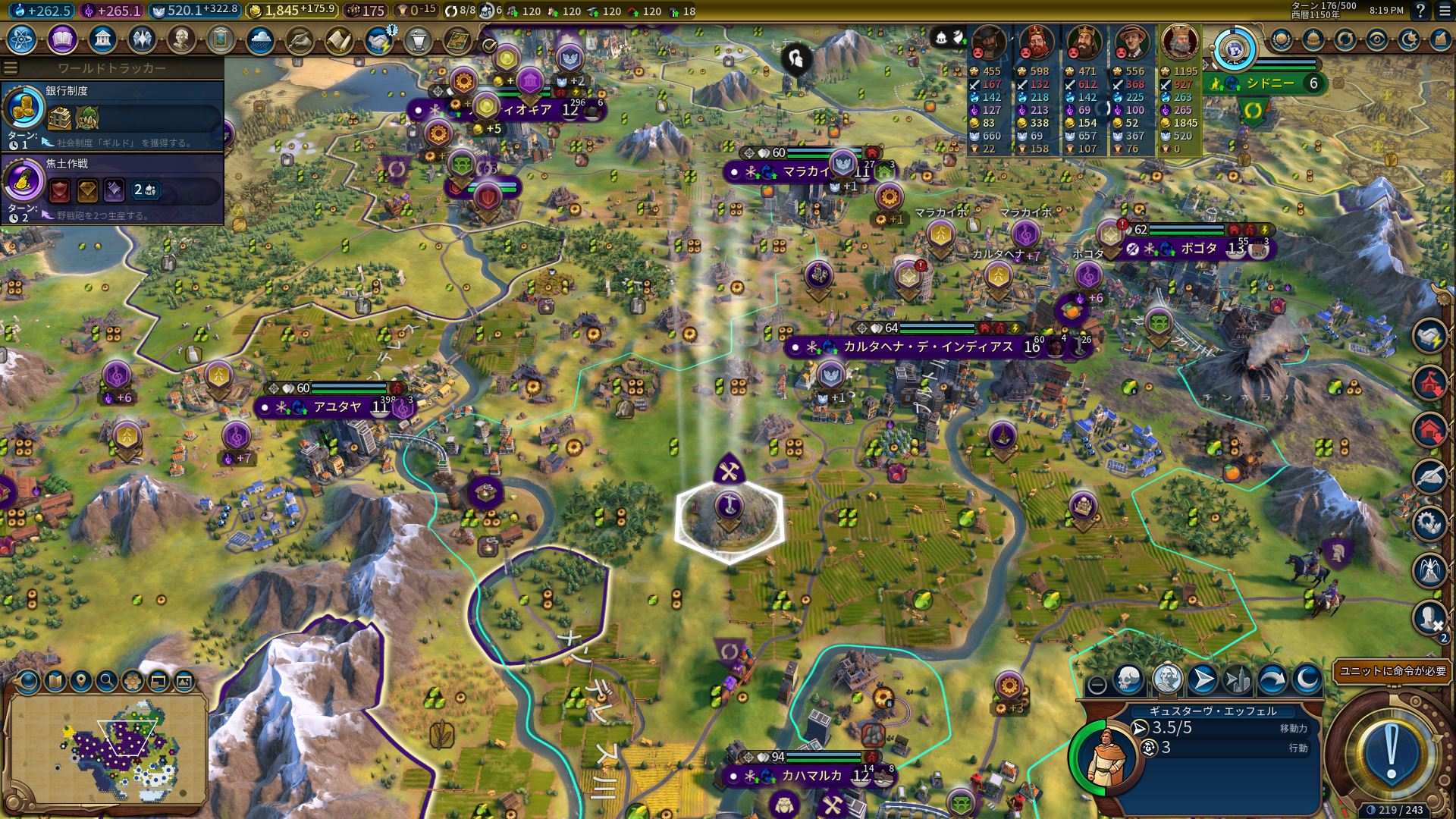The image size is (1456, 819).
Task: Open the espionage eye icon
Action: click(1376, 39)
